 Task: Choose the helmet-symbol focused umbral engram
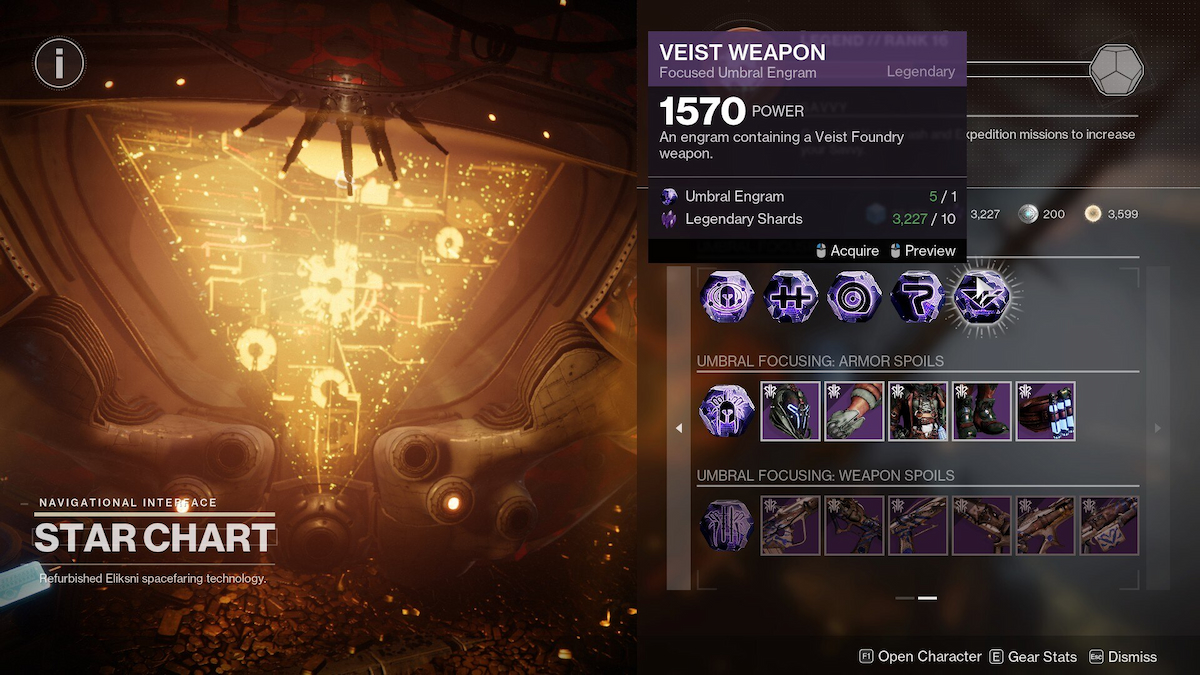726,298
